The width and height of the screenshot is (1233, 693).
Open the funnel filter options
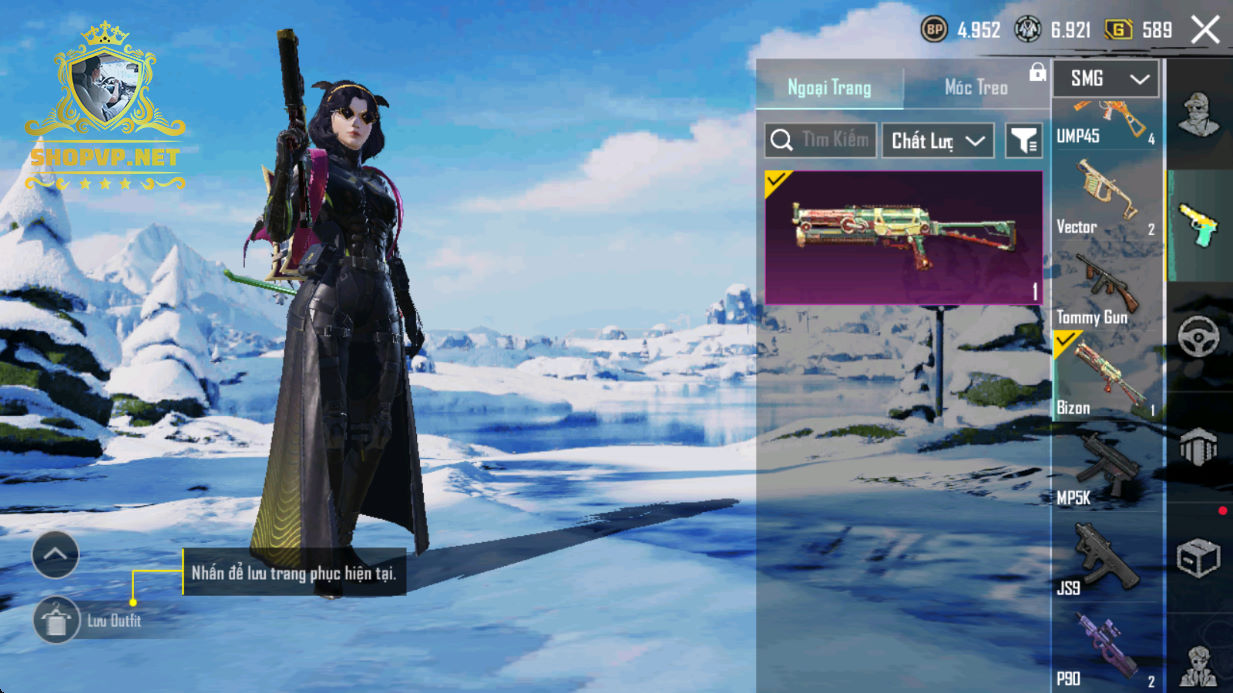(x=1023, y=141)
